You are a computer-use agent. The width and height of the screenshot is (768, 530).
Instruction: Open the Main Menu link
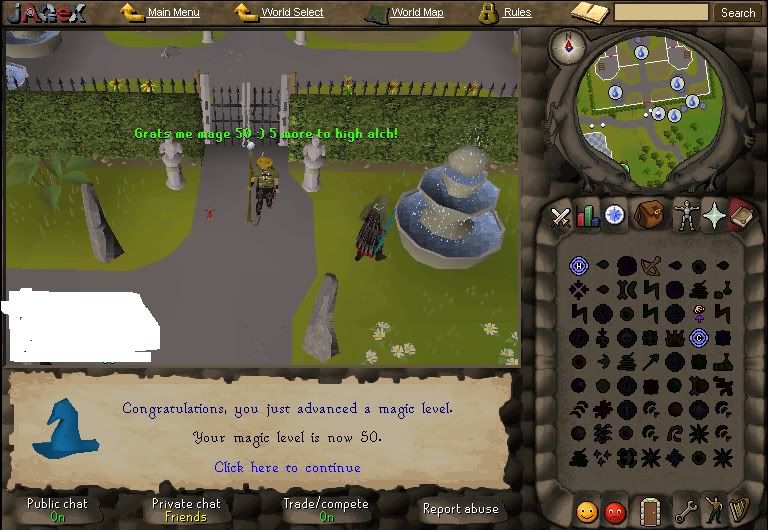point(172,12)
